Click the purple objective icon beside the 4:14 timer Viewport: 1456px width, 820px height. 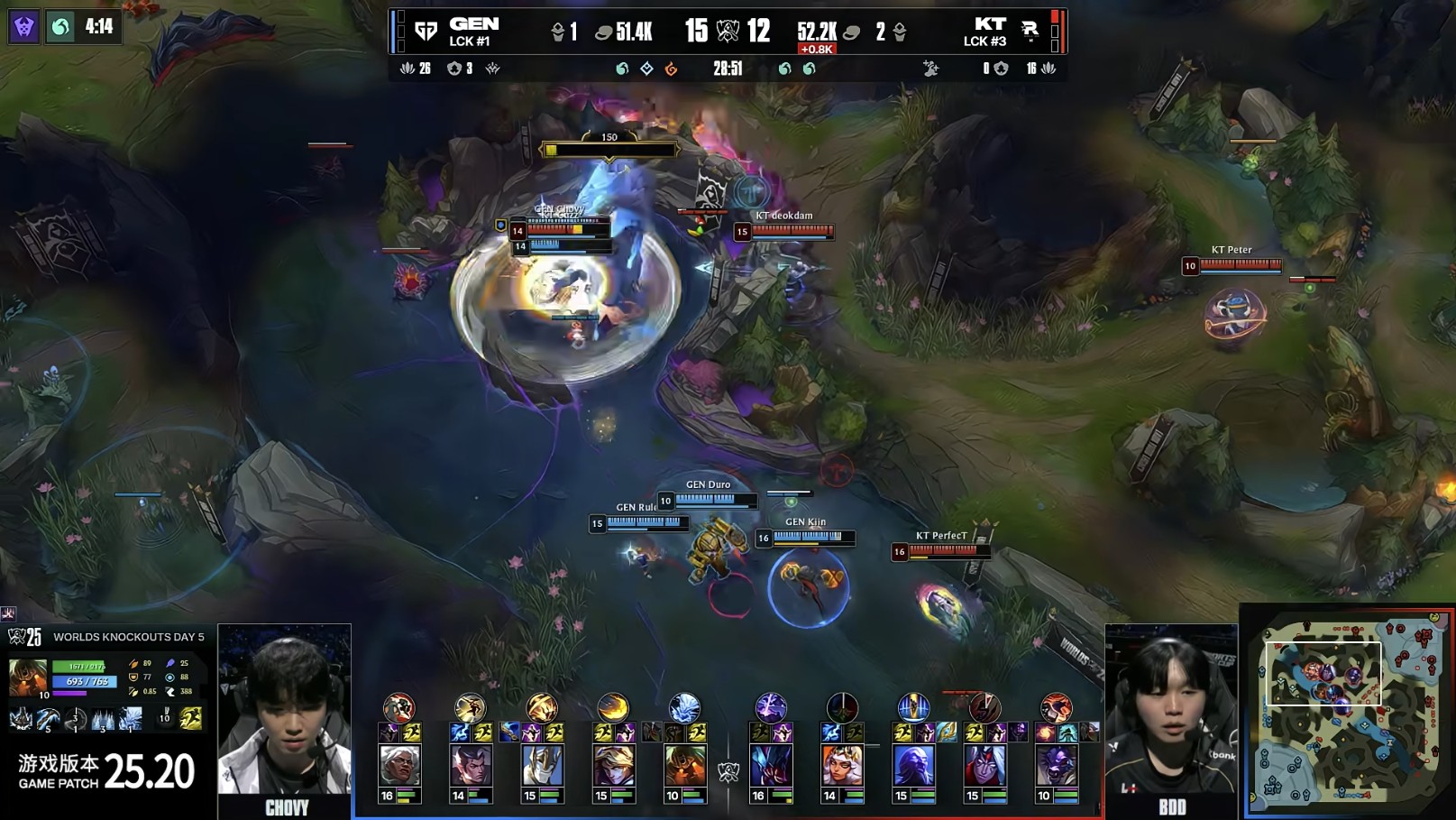24,27
